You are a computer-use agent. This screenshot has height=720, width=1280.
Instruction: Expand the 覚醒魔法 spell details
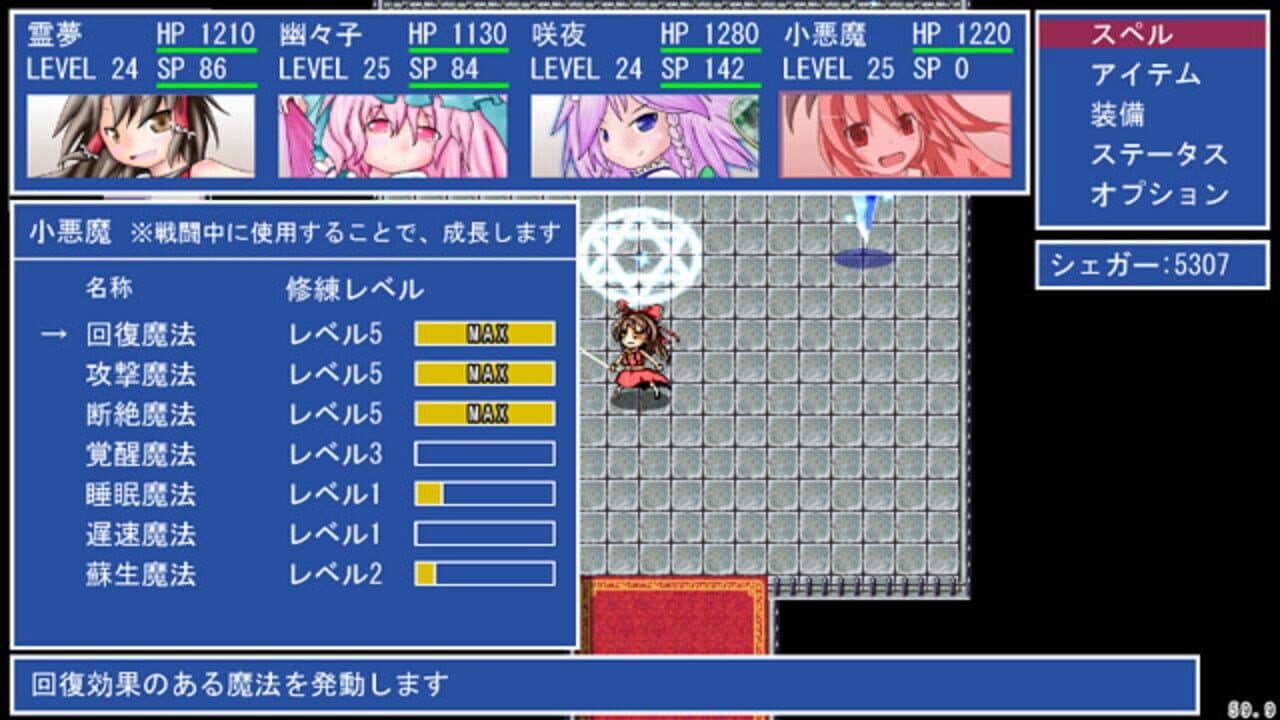click(x=139, y=452)
